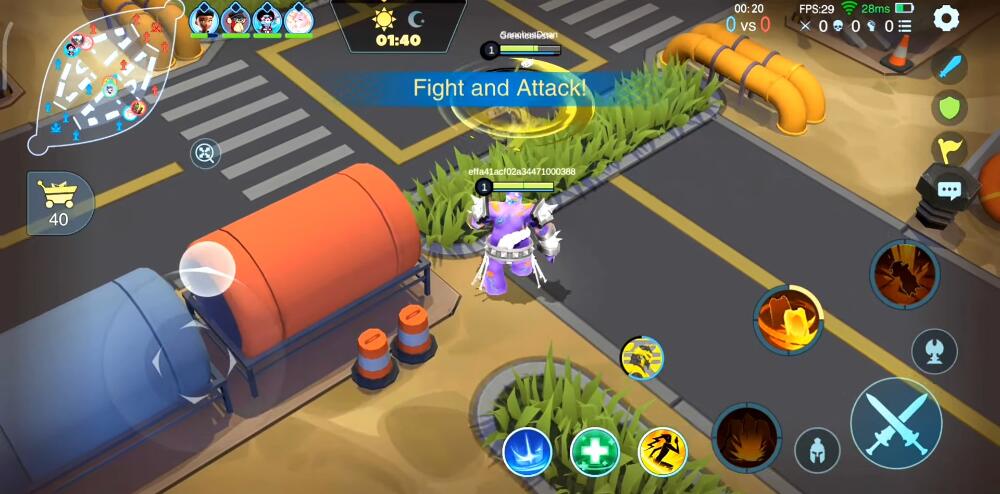Open the scoreboard list icon
Viewport: 1000px width, 494px height.
(904, 27)
